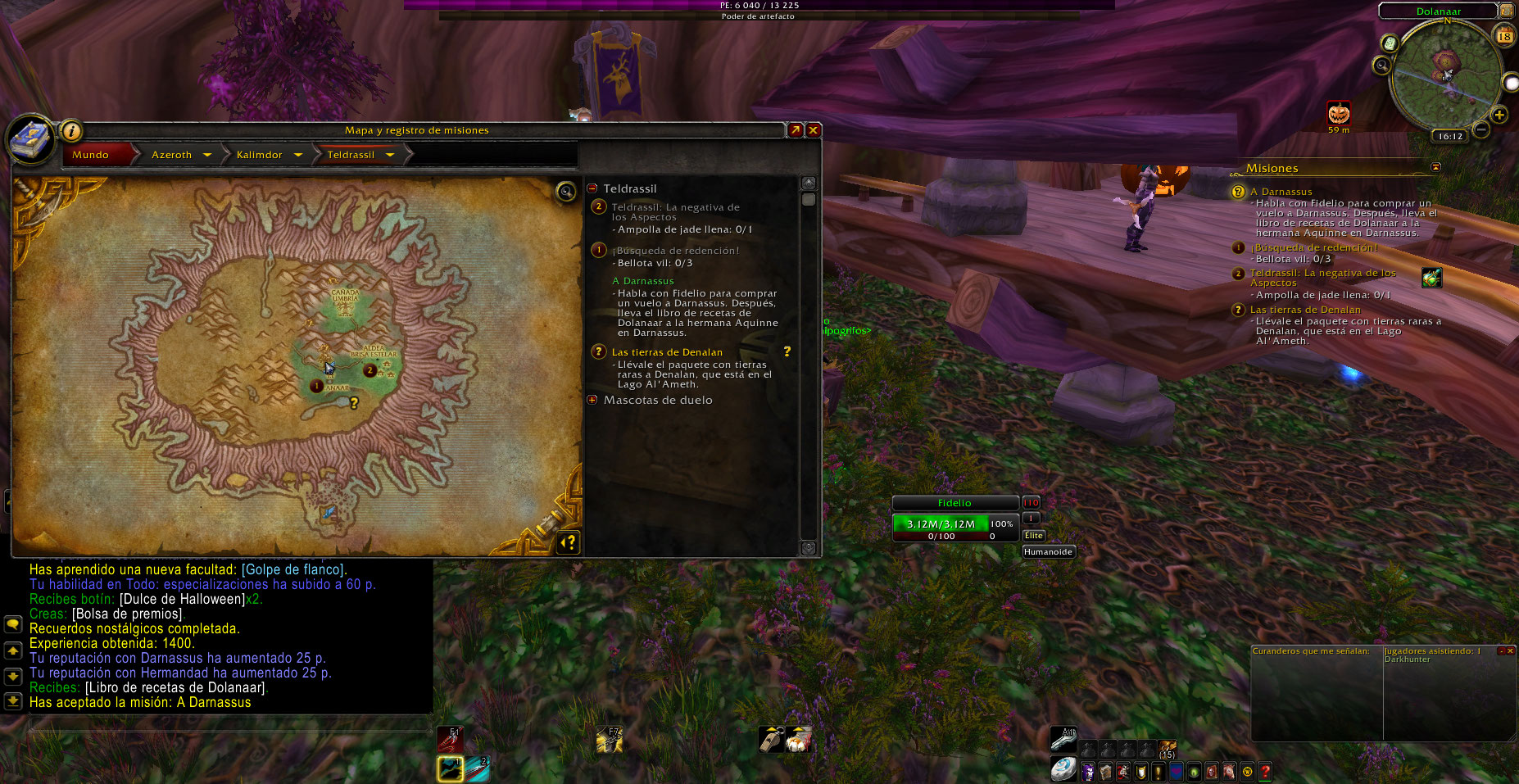Select the Mundo breadcrumb
Viewport: 1519px width, 784px height.
[x=91, y=155]
